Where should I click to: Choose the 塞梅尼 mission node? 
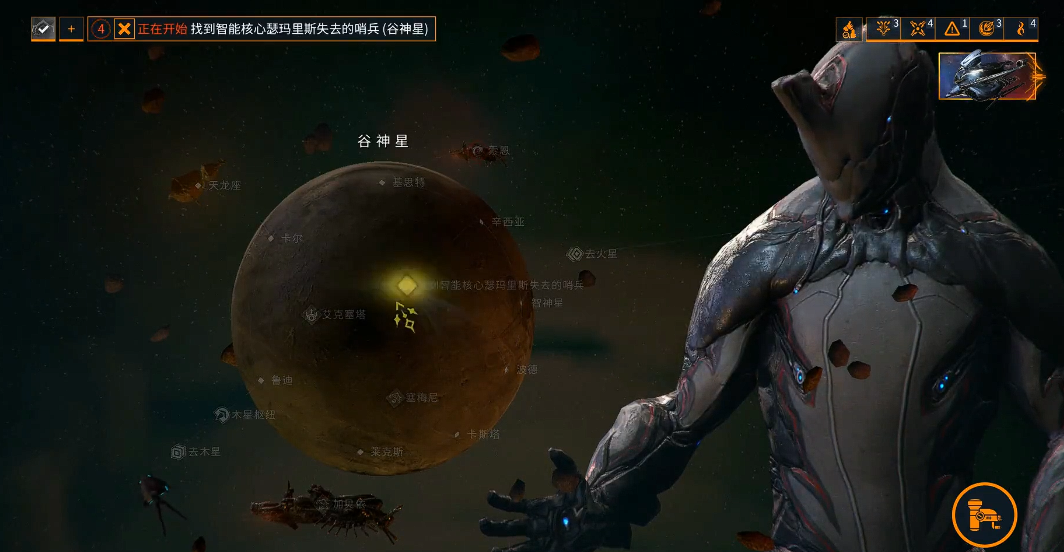[x=395, y=398]
